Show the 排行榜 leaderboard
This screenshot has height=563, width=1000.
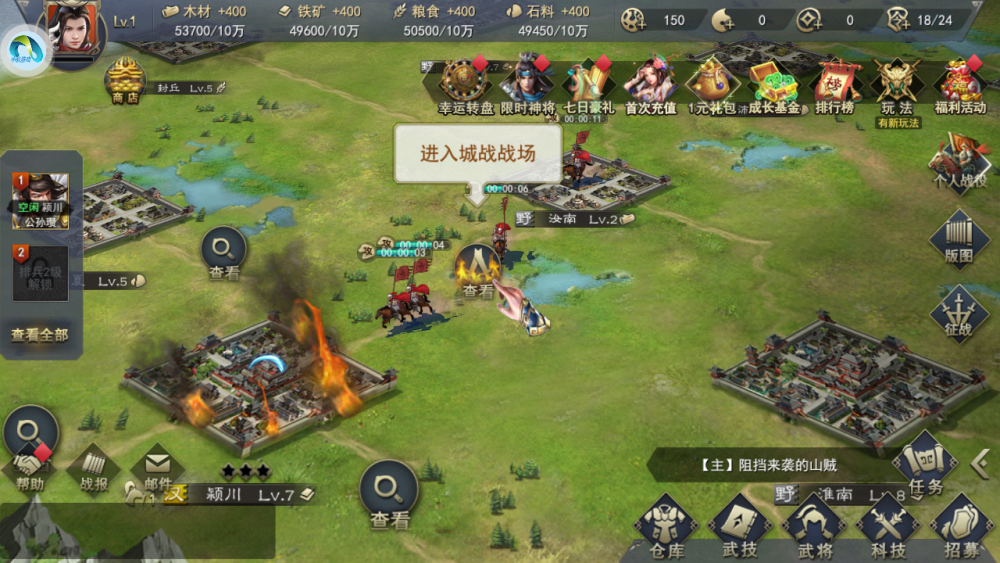click(x=835, y=84)
